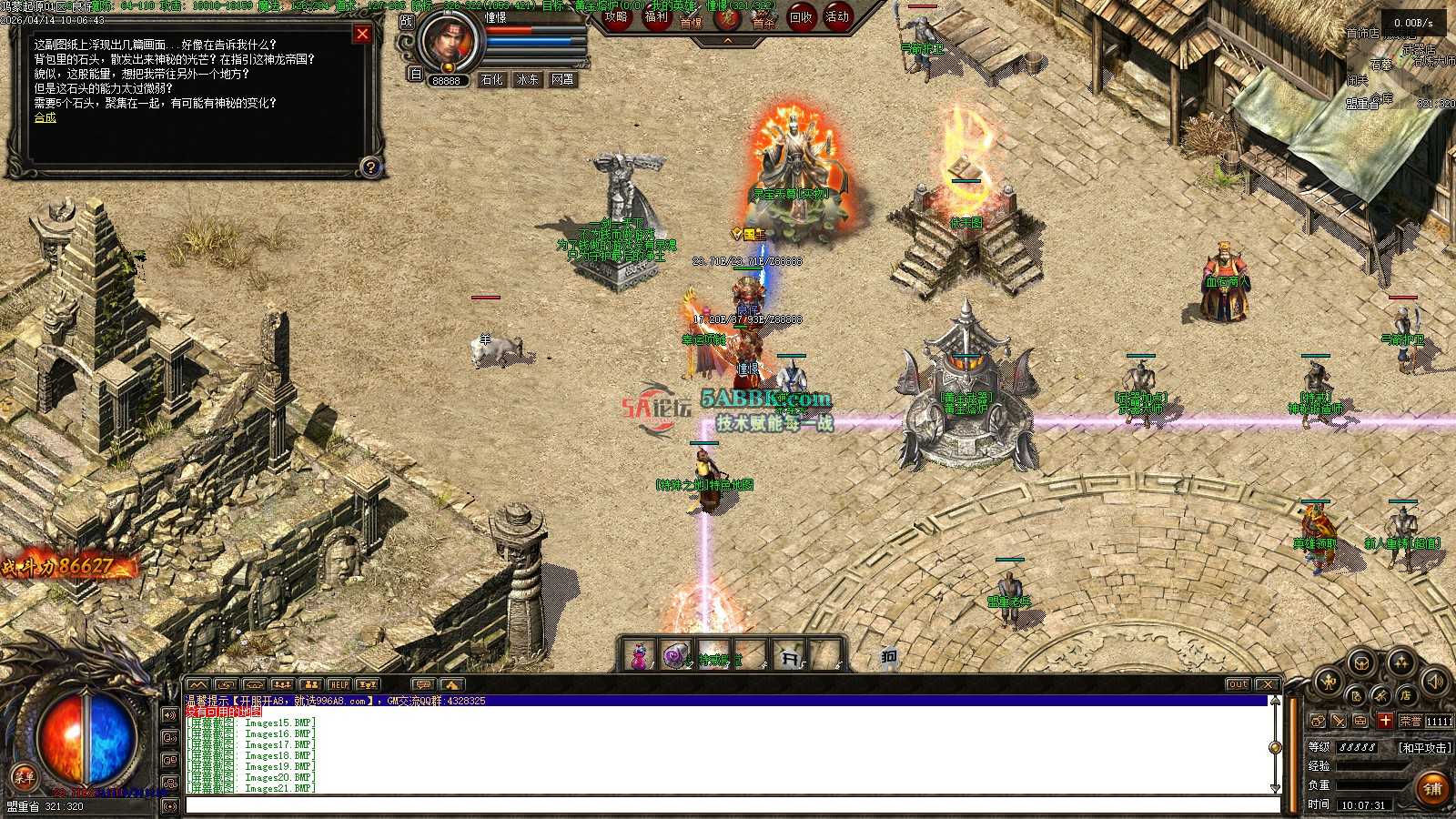Viewport: 1456px width, 819px height.
Task: Open the 店 shop button
Action: (1406, 696)
